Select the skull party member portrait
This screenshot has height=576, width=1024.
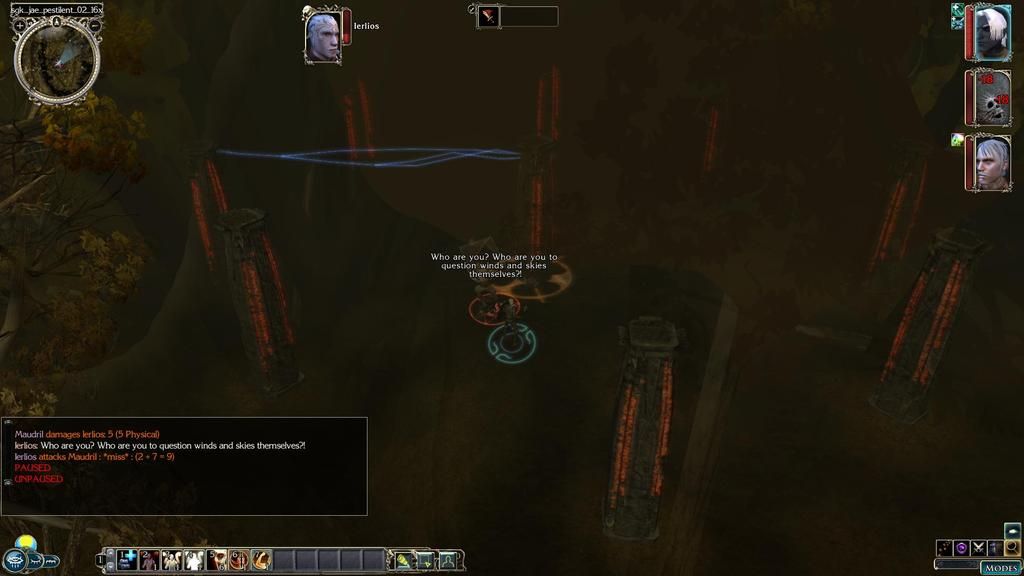(990, 97)
